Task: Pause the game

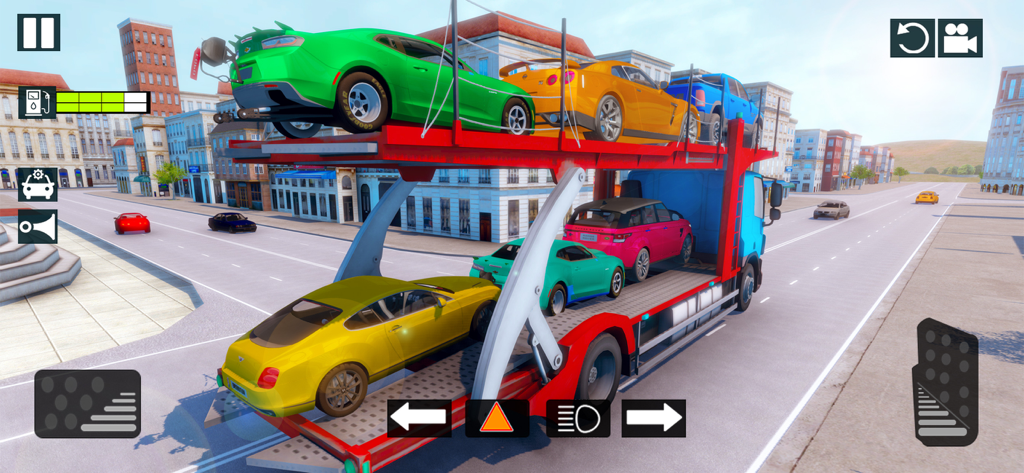Action: 38,32
